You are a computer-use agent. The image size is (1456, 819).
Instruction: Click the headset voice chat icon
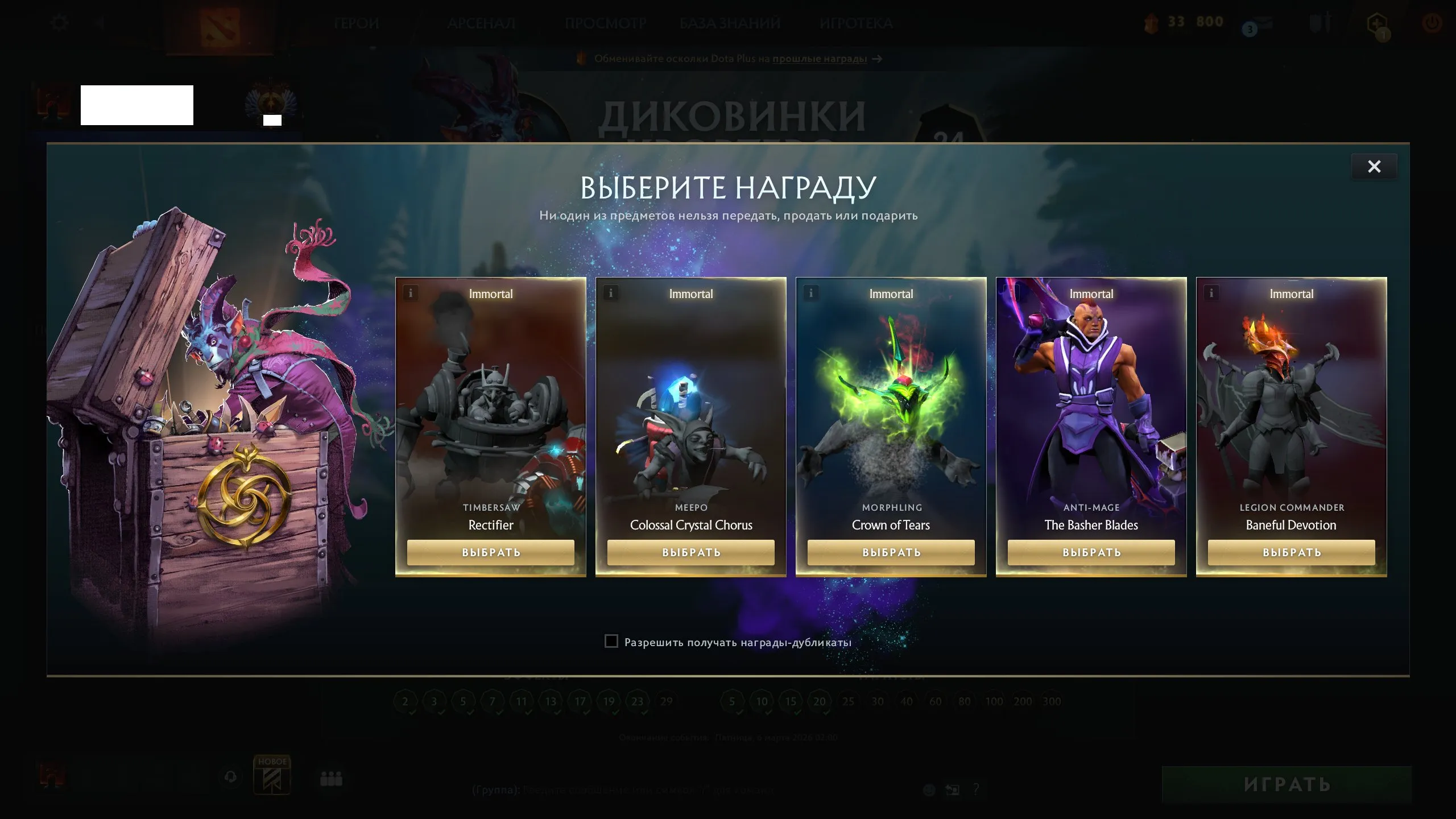pyautogui.click(x=231, y=777)
